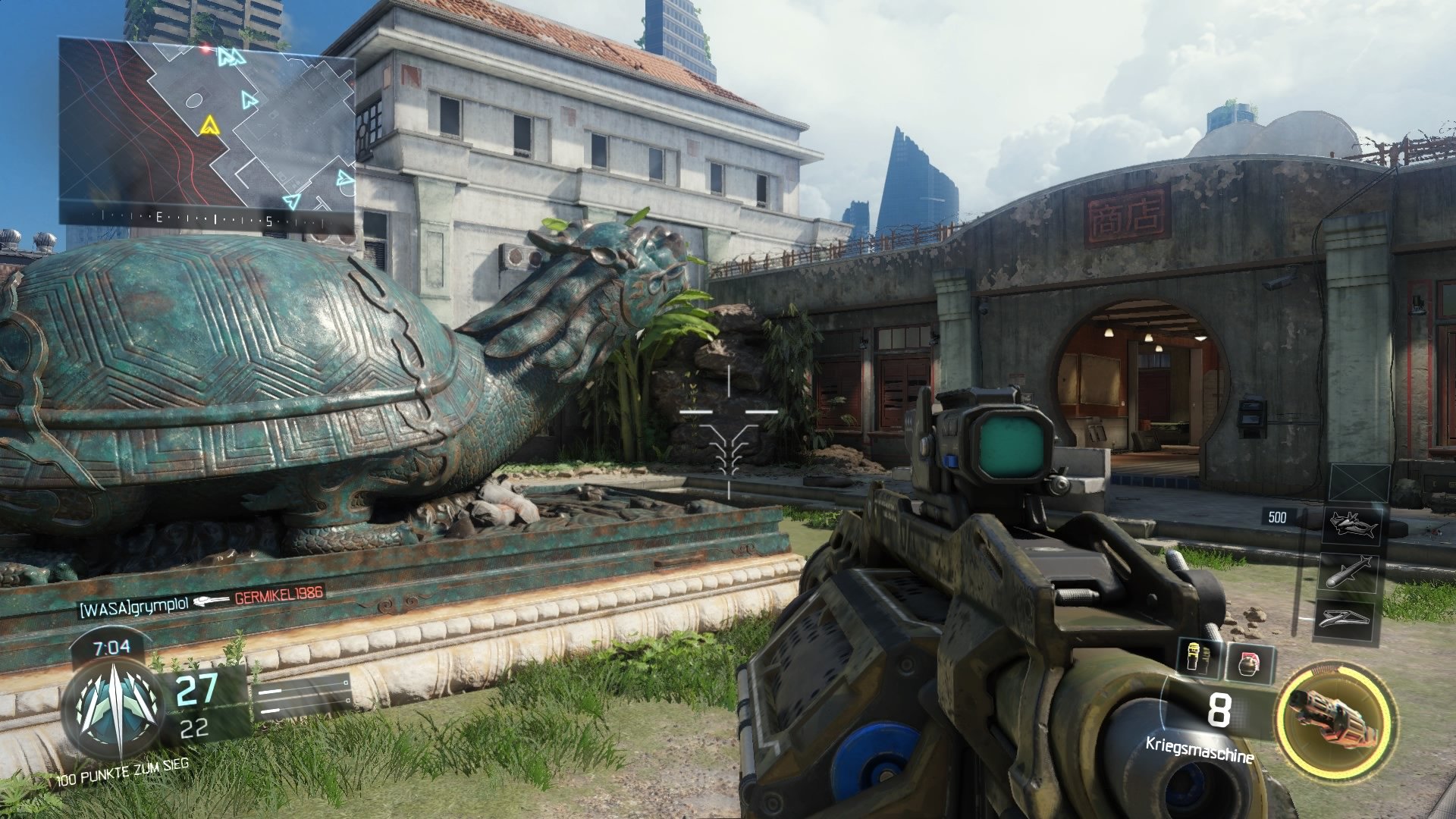Click the jet scorestreak icon
Image resolution: width=1456 pixels, height=819 pixels.
click(1352, 524)
